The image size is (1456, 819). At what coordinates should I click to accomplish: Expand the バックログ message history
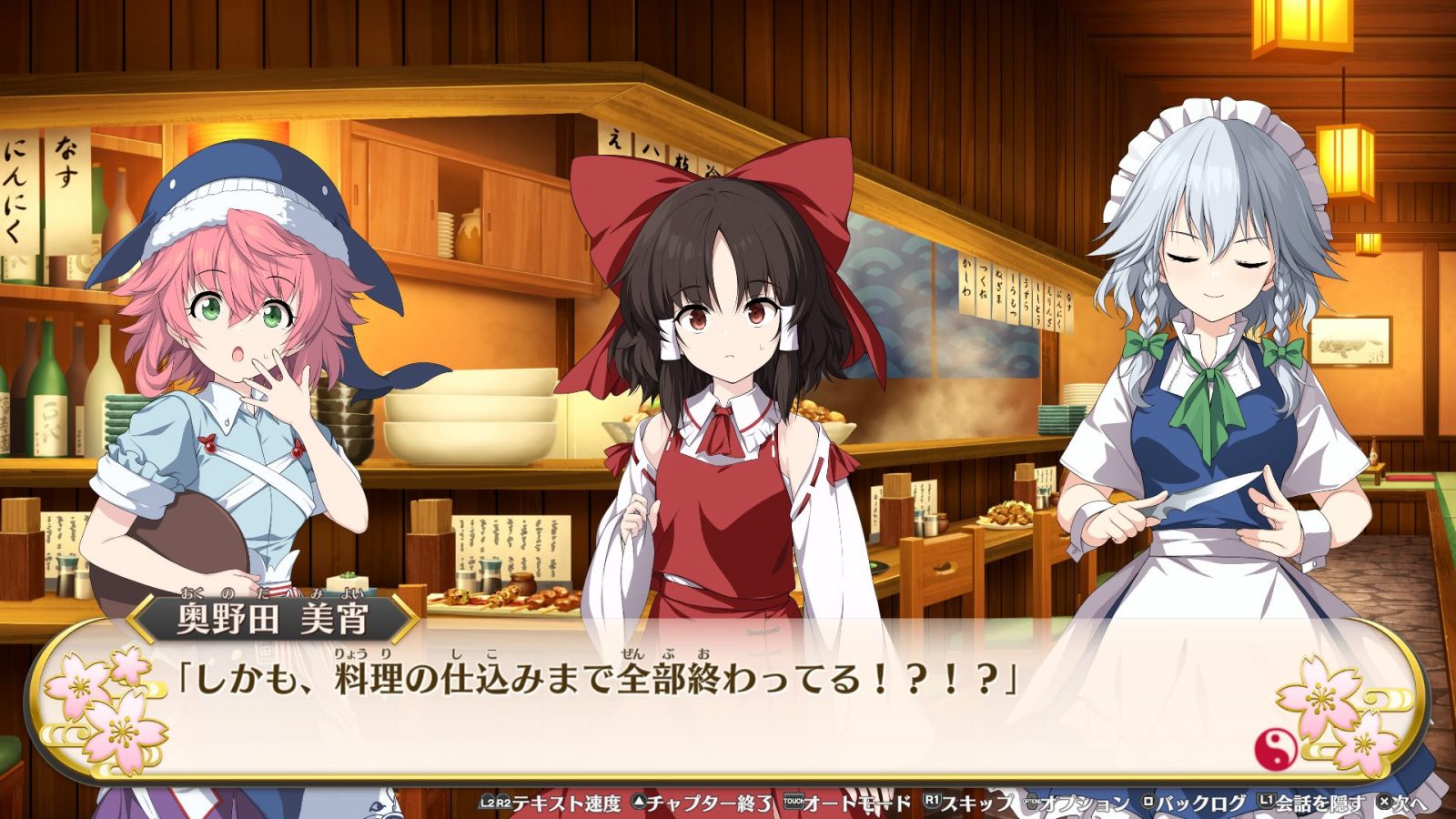[x=1195, y=801]
